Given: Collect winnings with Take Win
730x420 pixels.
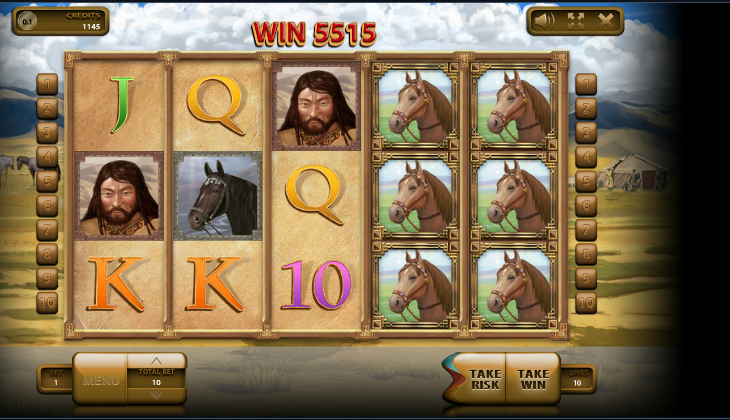Looking at the screenshot, I should [x=533, y=379].
